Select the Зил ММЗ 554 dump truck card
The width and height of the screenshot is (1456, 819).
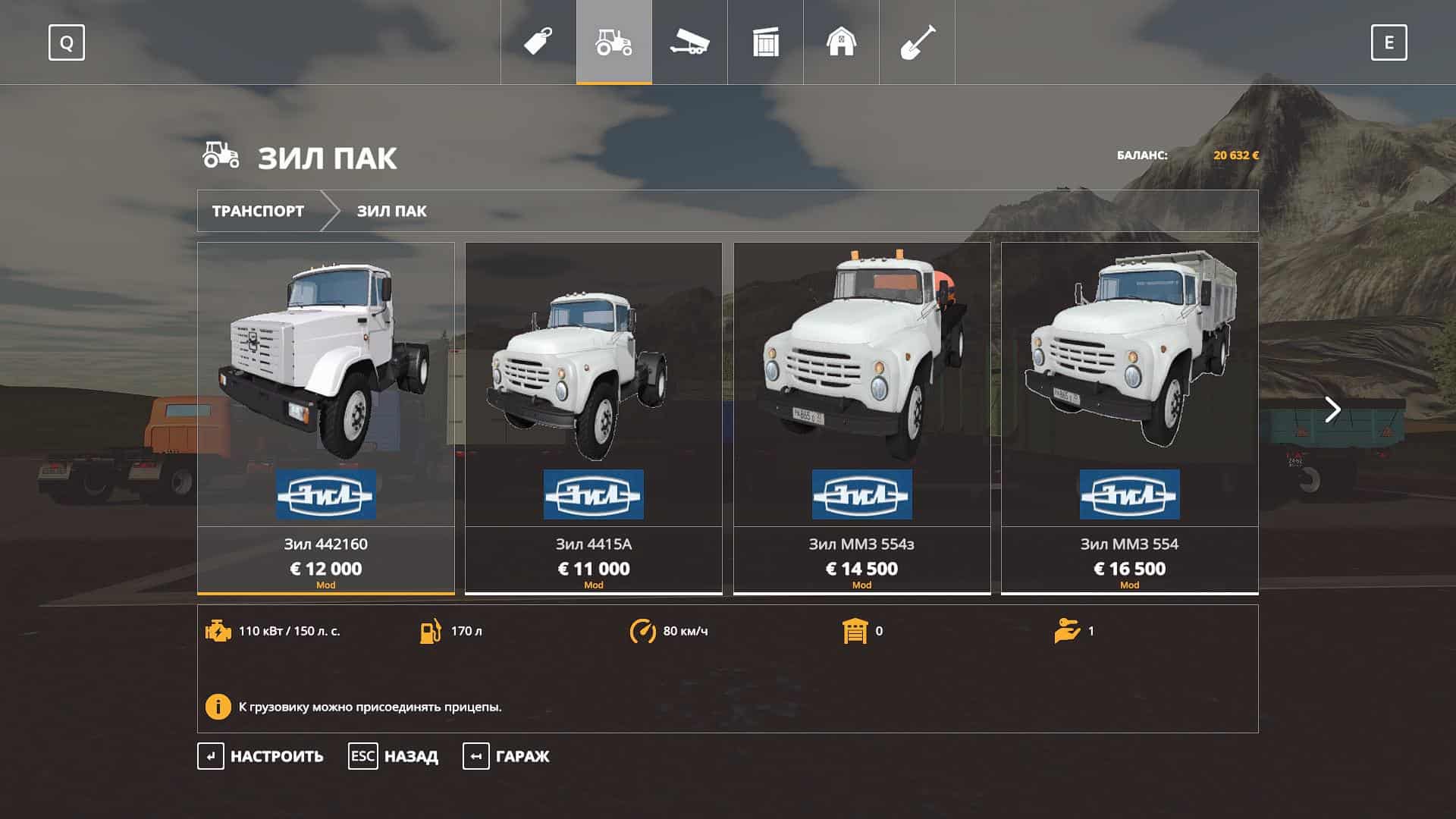(1129, 417)
